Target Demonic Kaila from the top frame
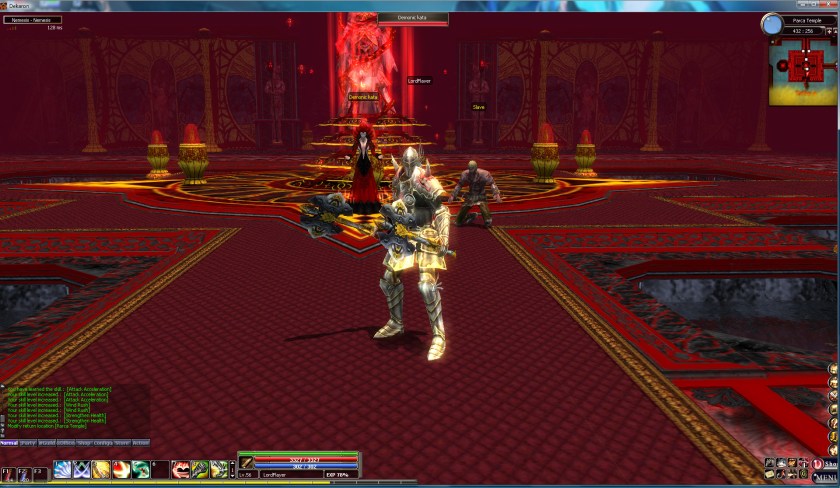840x488 pixels. [x=412, y=18]
